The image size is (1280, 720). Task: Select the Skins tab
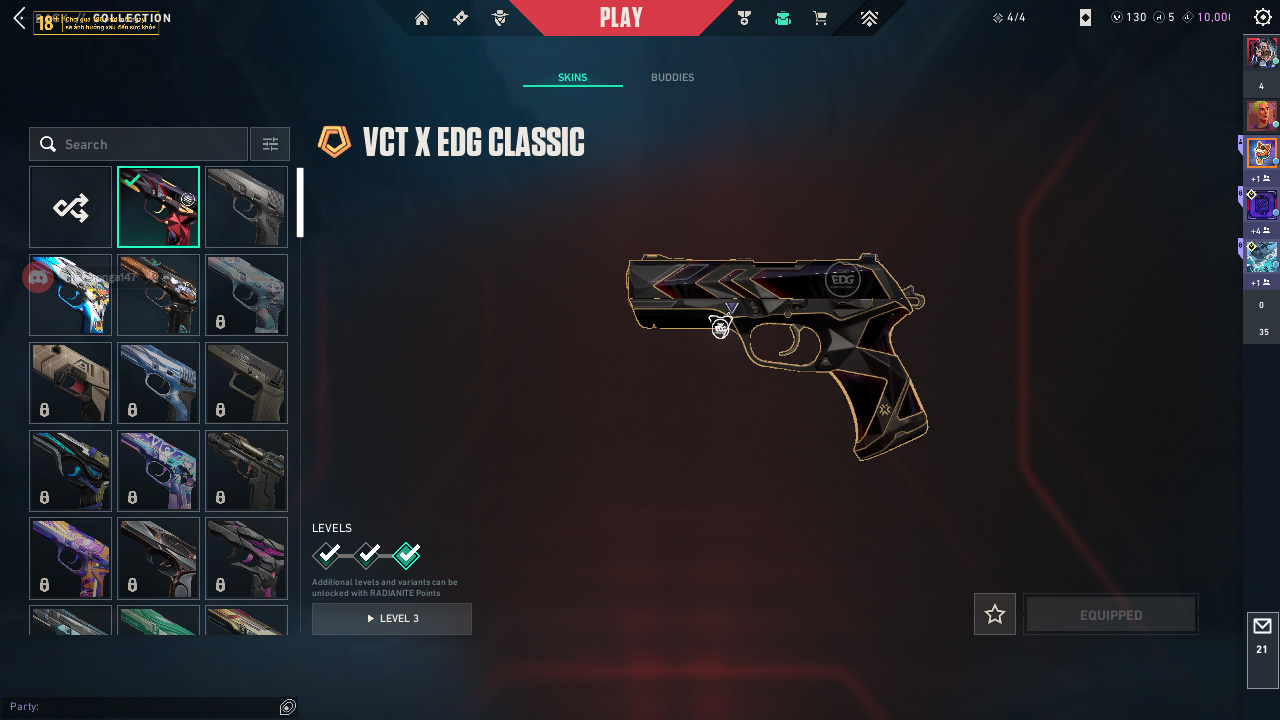pos(572,78)
